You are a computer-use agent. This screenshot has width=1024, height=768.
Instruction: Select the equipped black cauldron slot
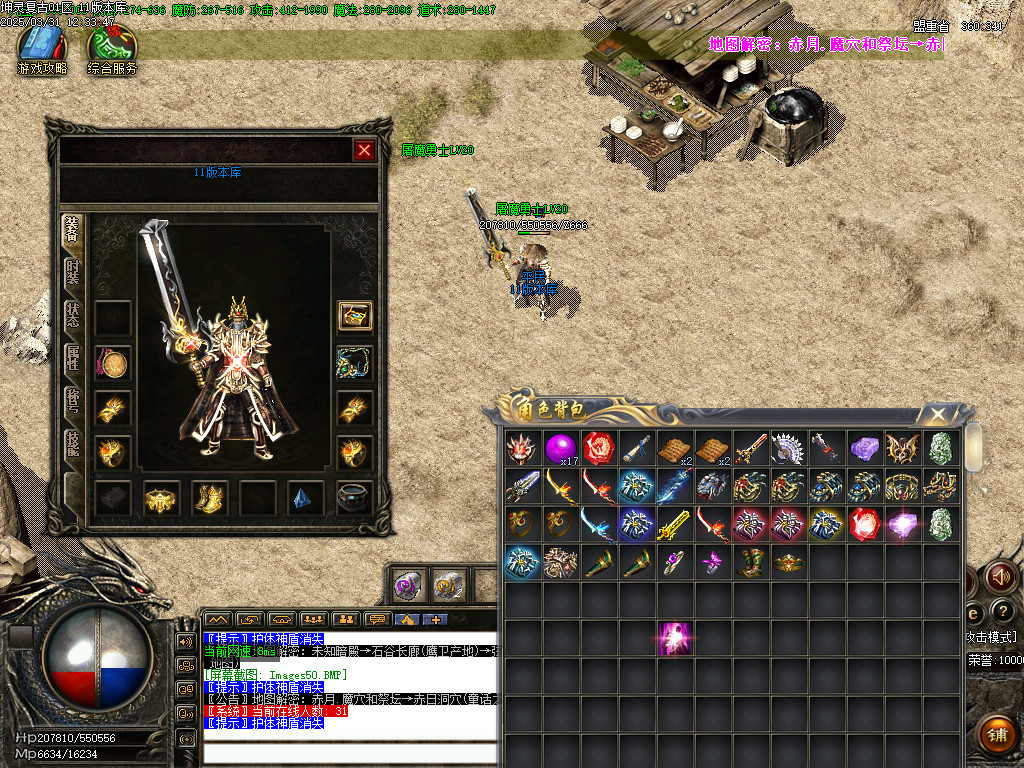point(354,497)
